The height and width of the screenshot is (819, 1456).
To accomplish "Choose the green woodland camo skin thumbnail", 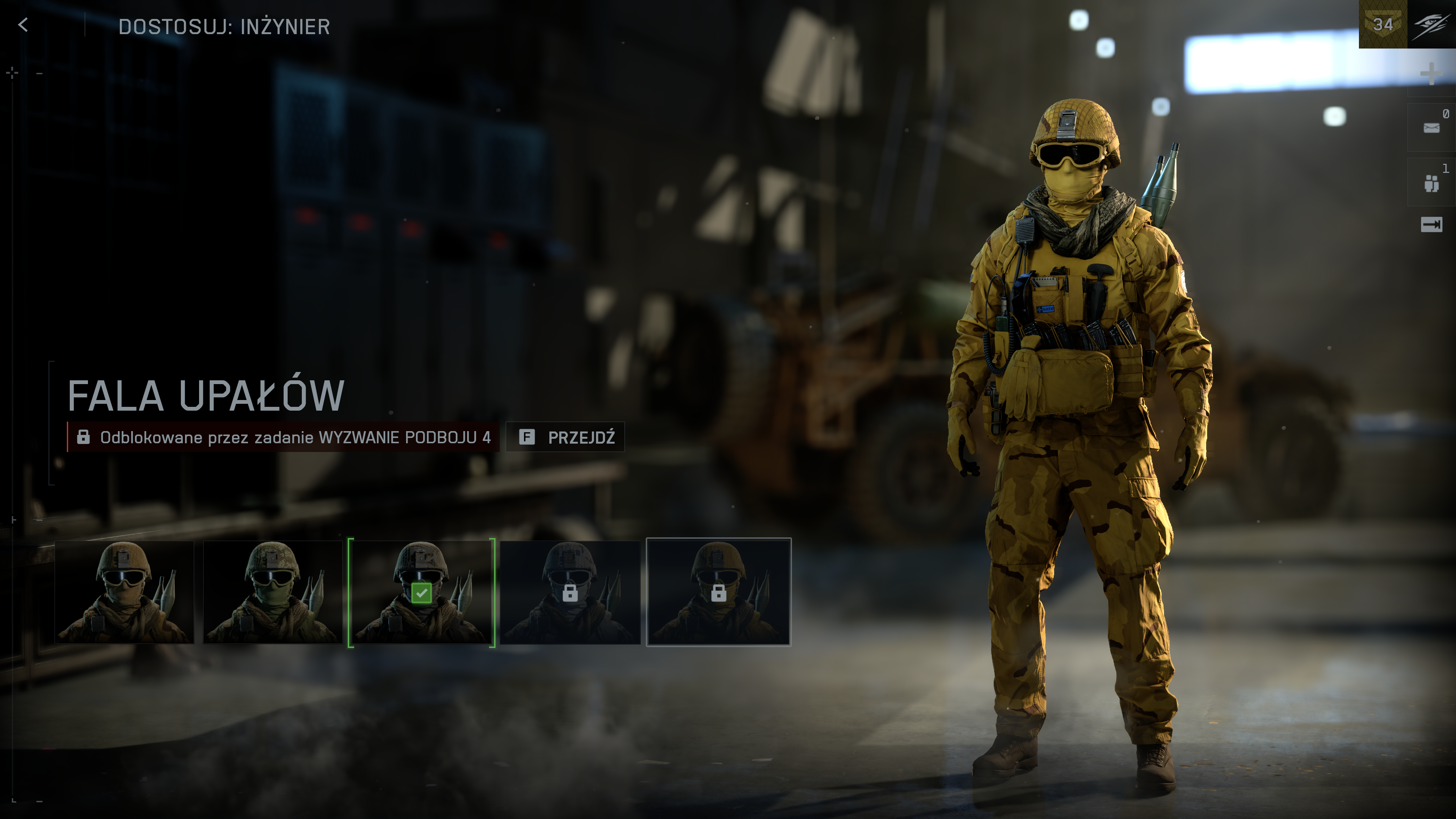I will tap(273, 592).
